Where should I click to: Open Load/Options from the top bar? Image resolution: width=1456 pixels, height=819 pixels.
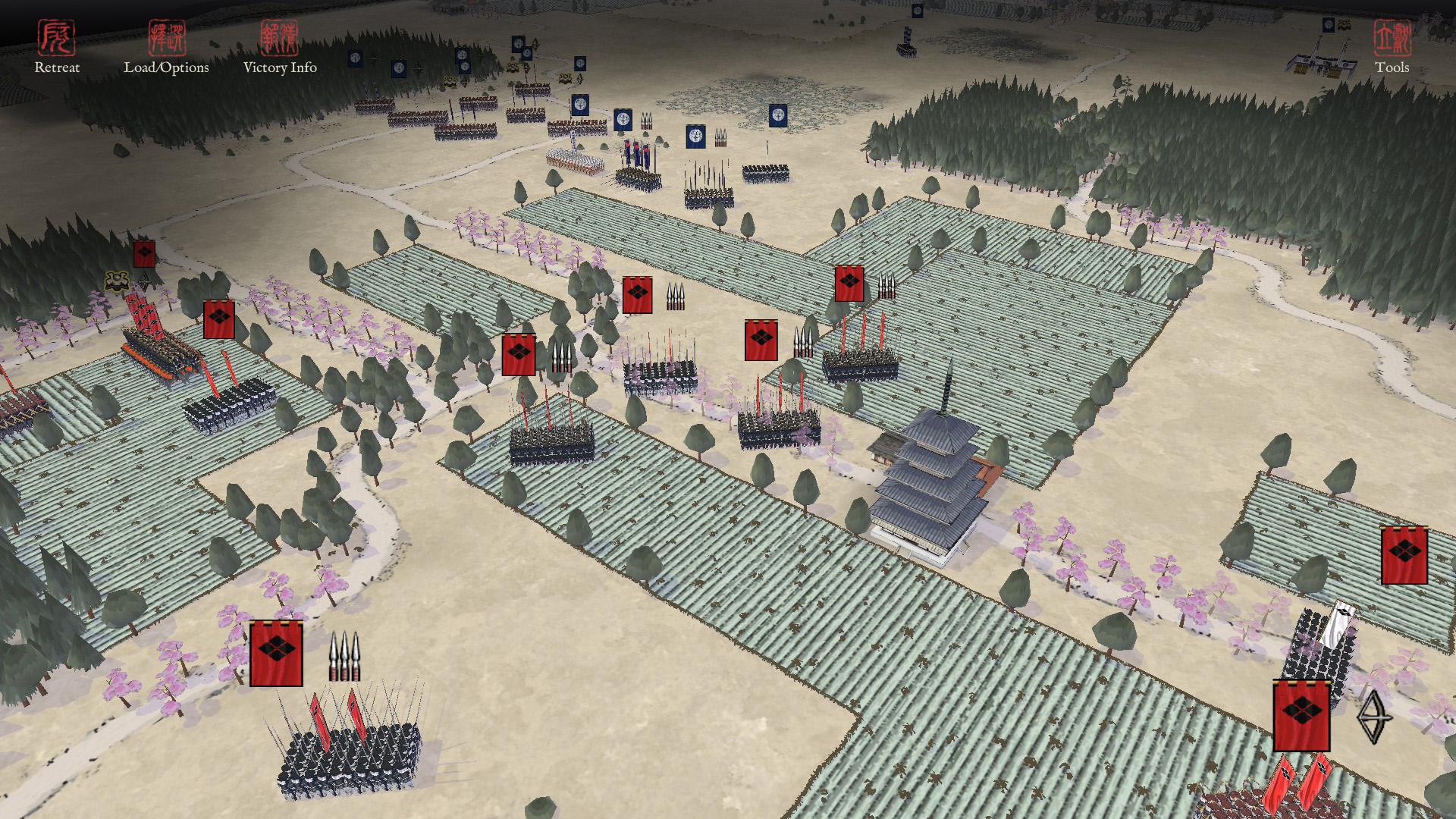pos(168,69)
